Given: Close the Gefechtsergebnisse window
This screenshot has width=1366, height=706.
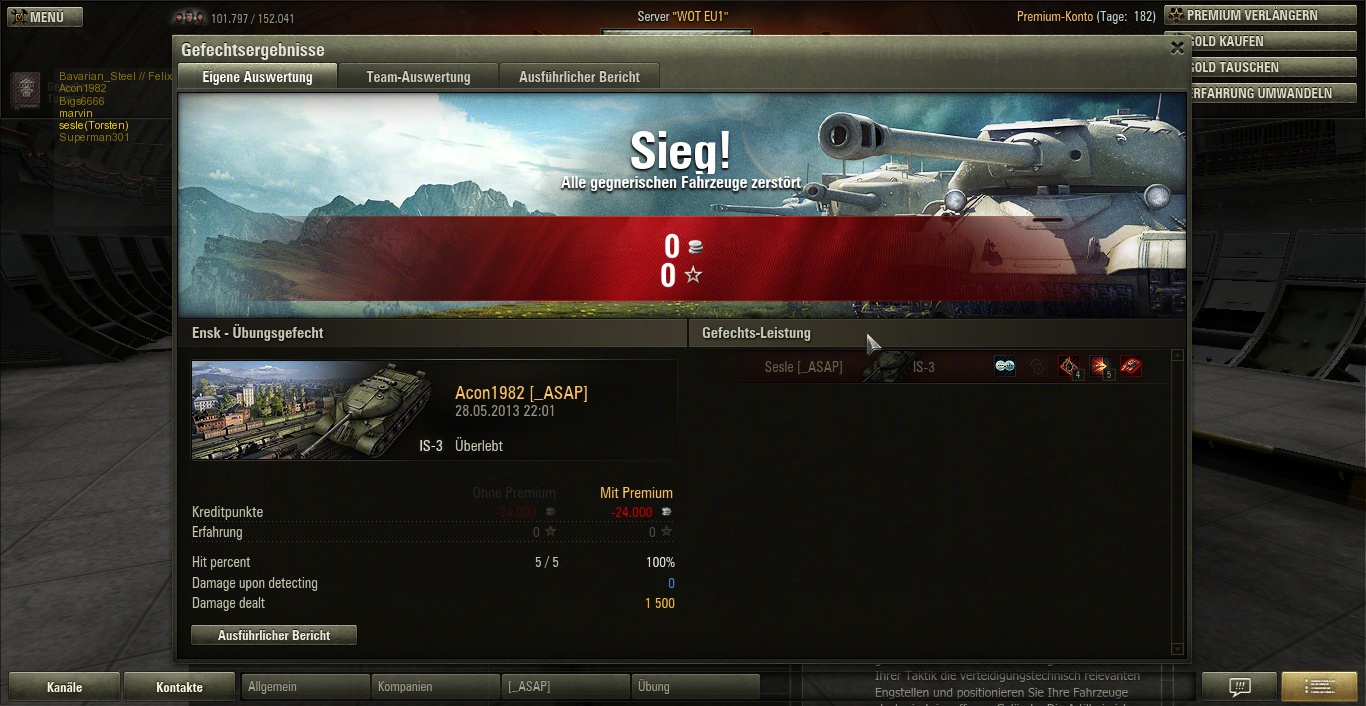Looking at the screenshot, I should point(1177,47).
